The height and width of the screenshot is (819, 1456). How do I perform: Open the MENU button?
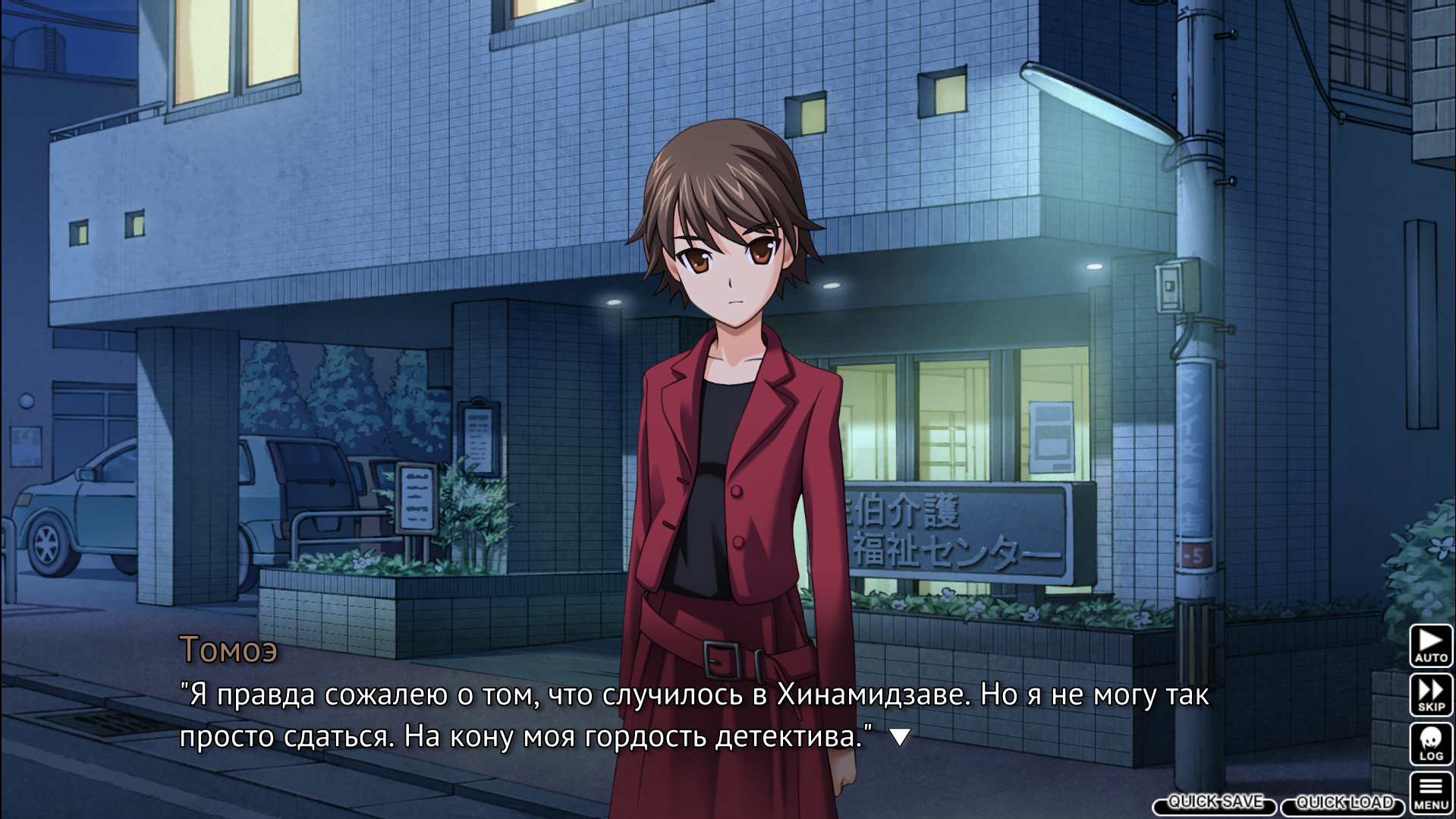click(1431, 793)
